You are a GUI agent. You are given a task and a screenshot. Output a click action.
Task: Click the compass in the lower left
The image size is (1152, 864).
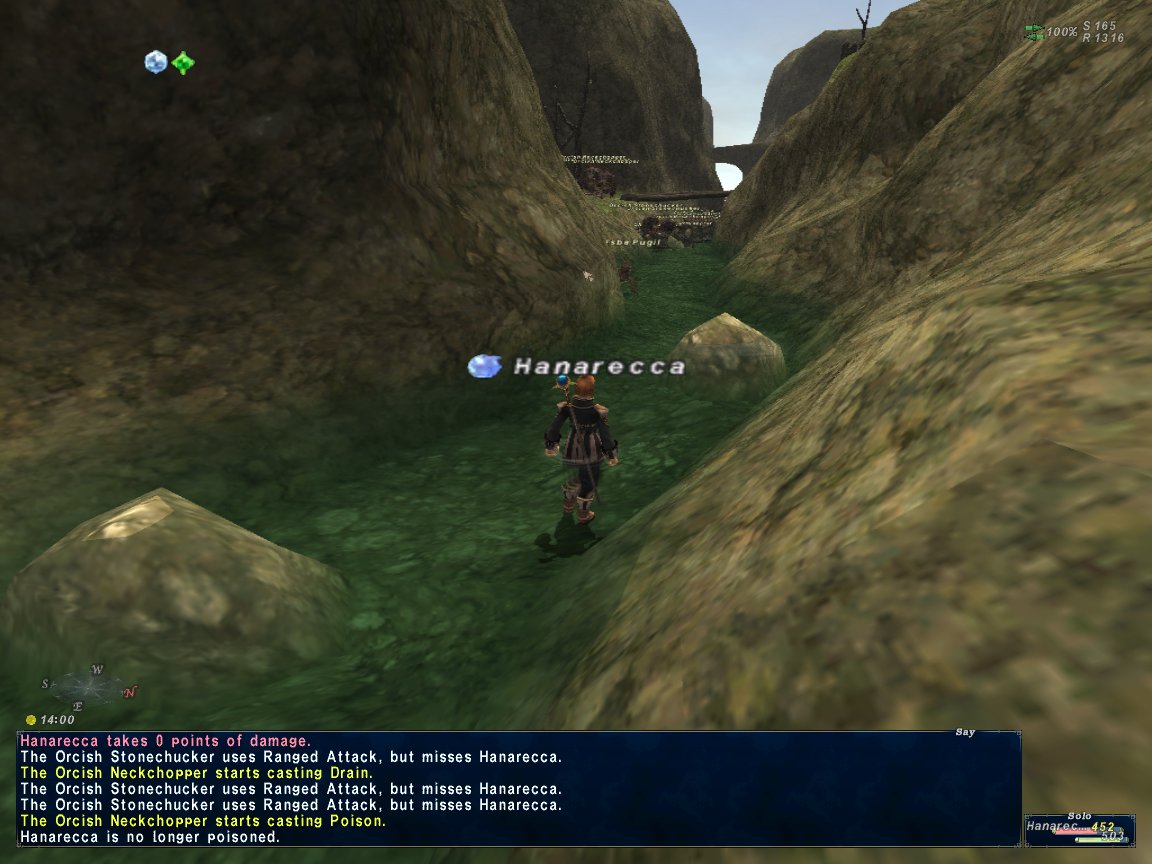click(x=89, y=687)
